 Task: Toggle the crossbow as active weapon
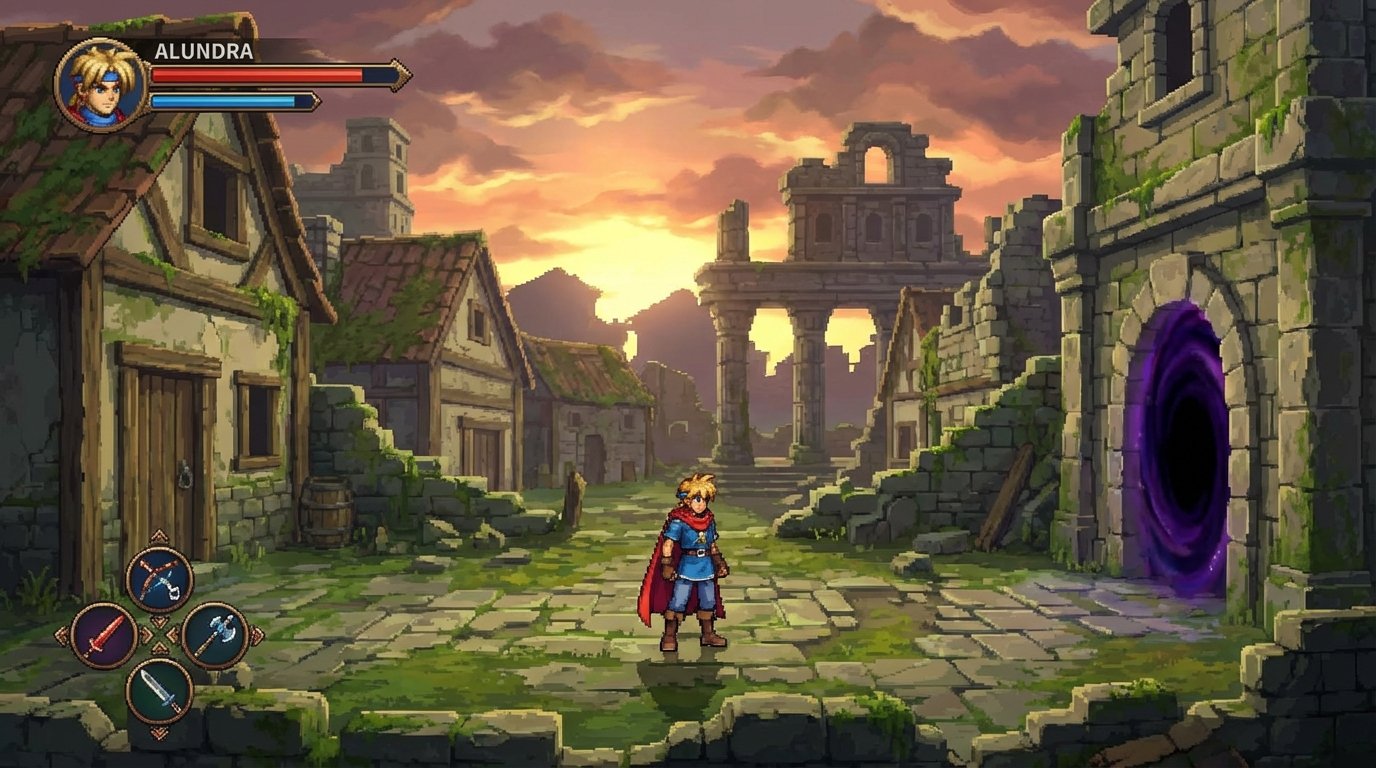pos(159,578)
